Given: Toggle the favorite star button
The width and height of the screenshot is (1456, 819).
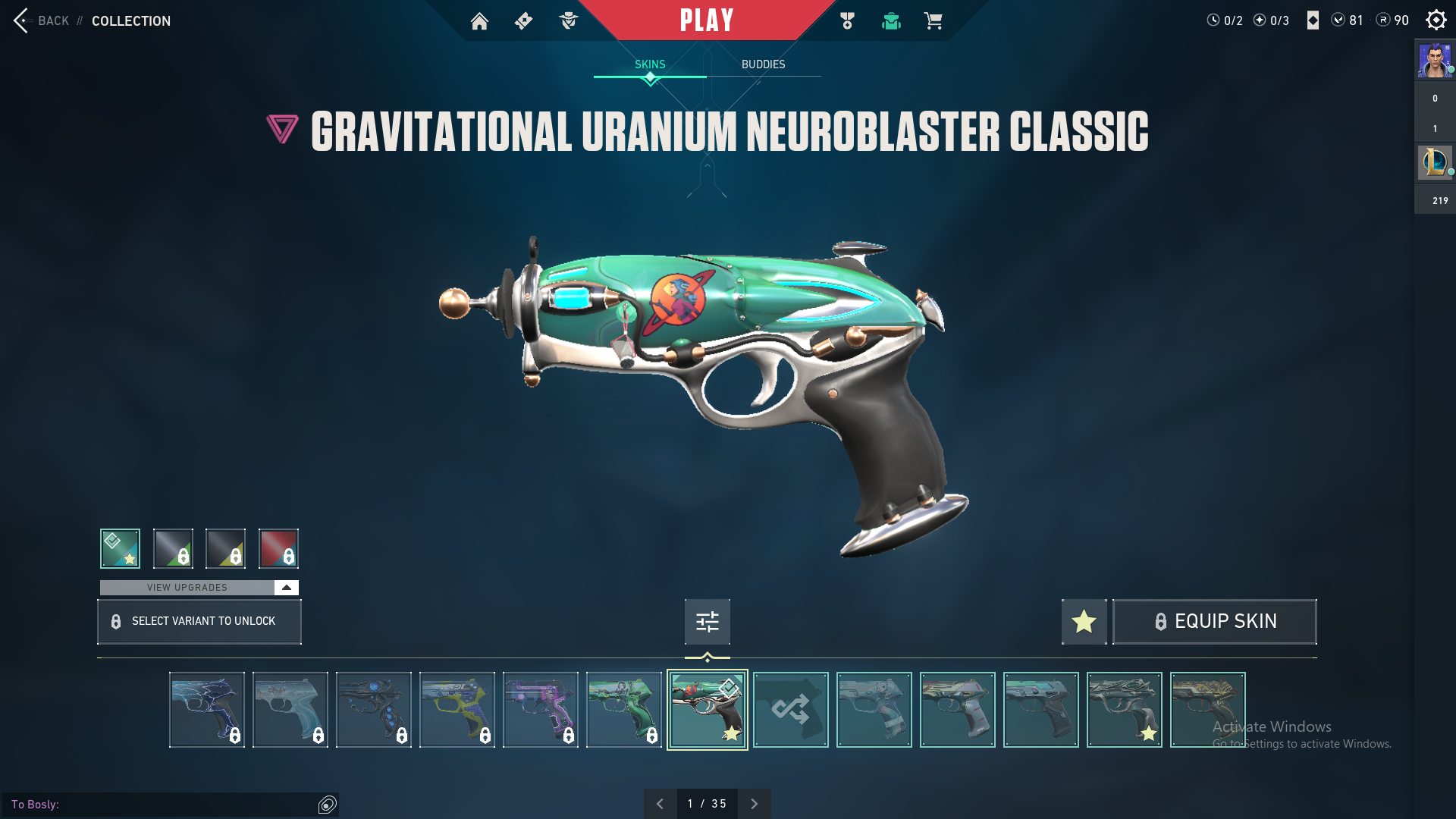Looking at the screenshot, I should tap(1084, 622).
